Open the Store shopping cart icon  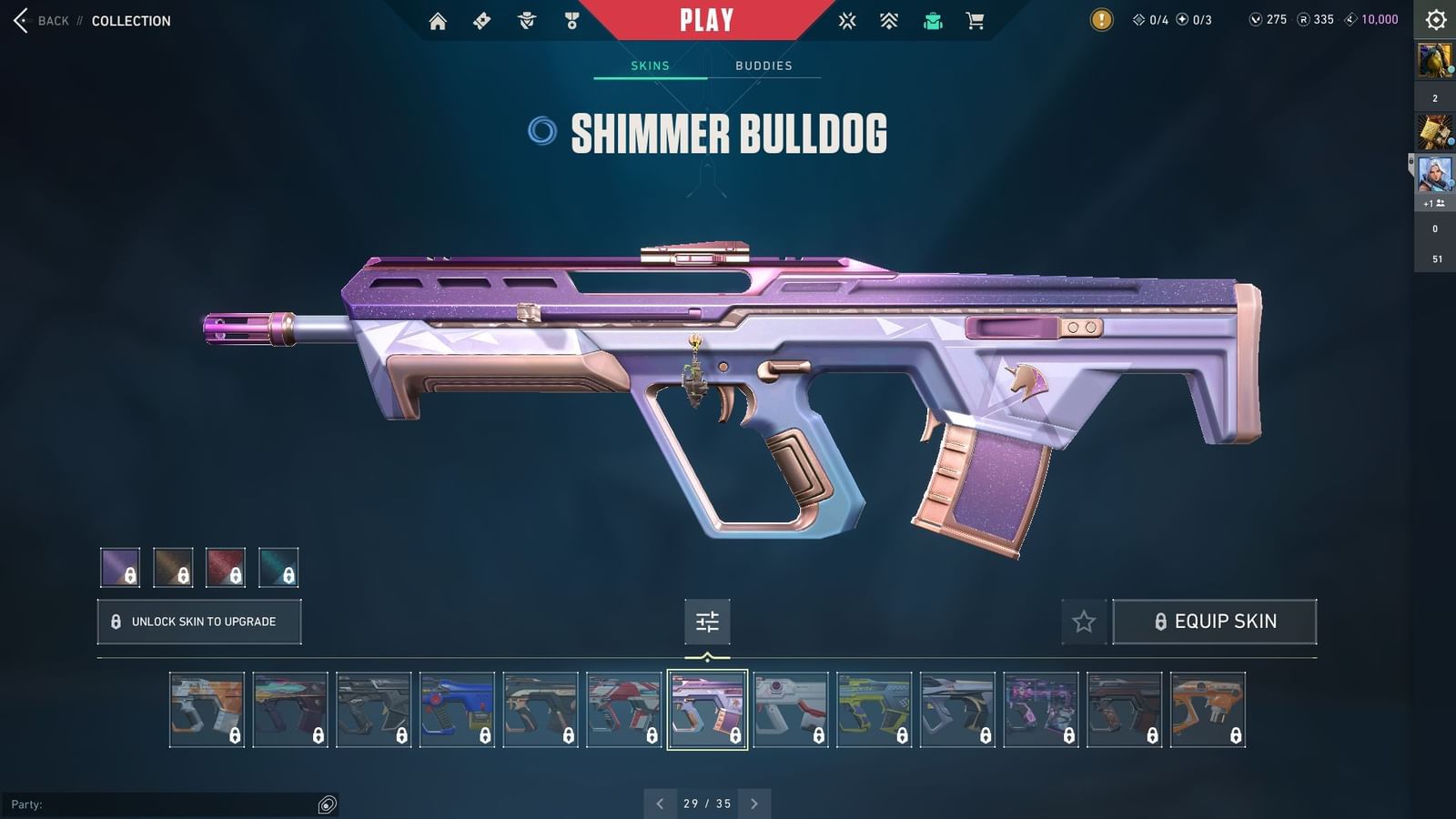point(976,20)
